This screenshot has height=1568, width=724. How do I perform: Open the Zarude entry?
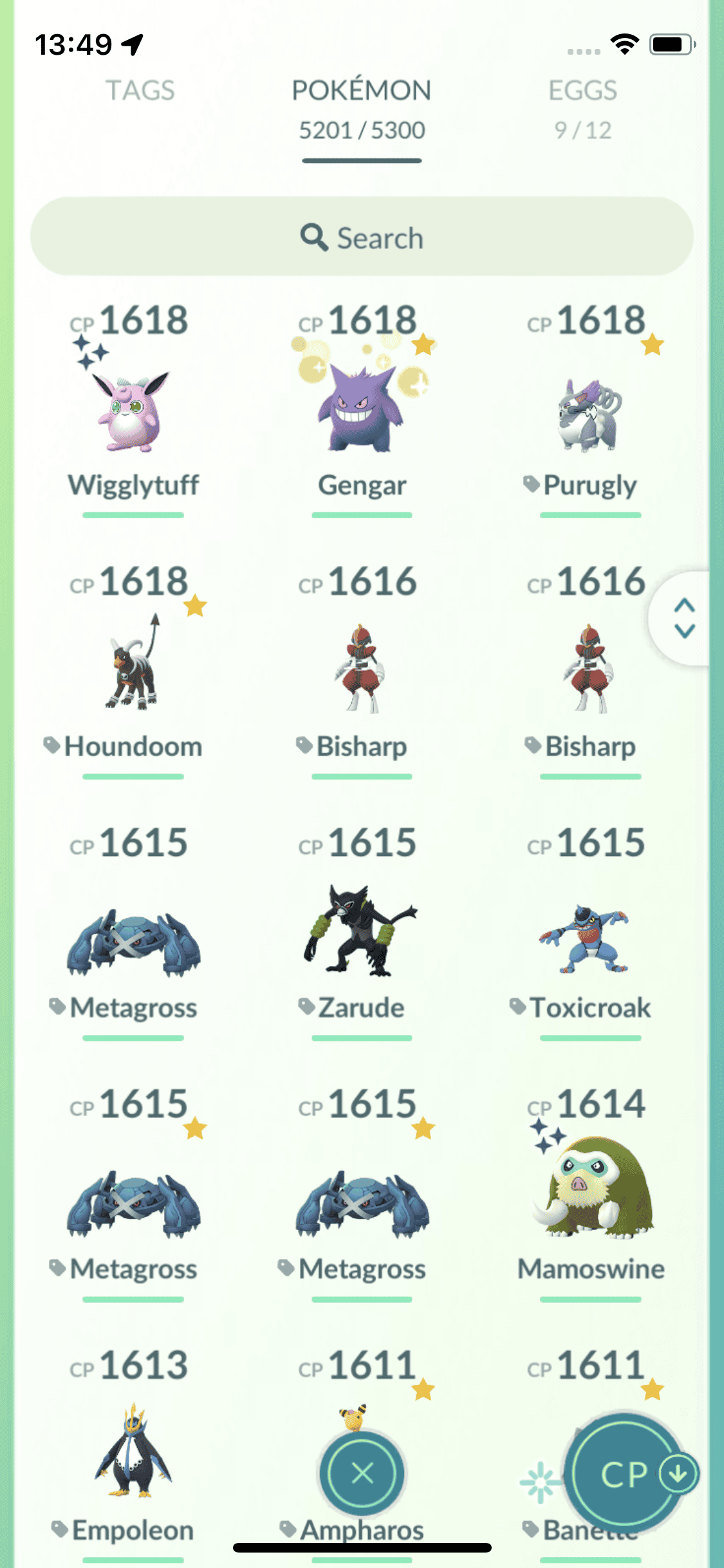[362, 933]
